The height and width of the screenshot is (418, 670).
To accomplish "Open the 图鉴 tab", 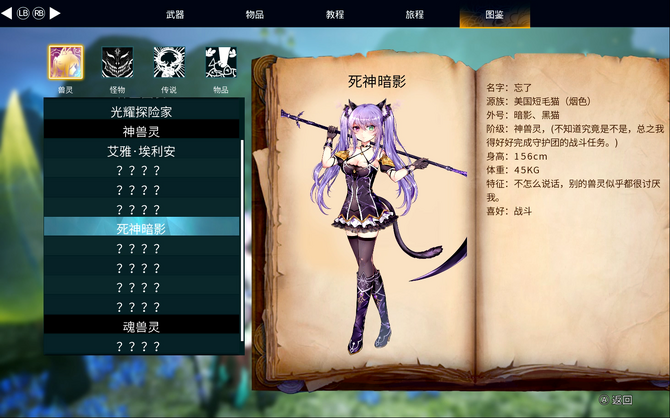I will 494,15.
